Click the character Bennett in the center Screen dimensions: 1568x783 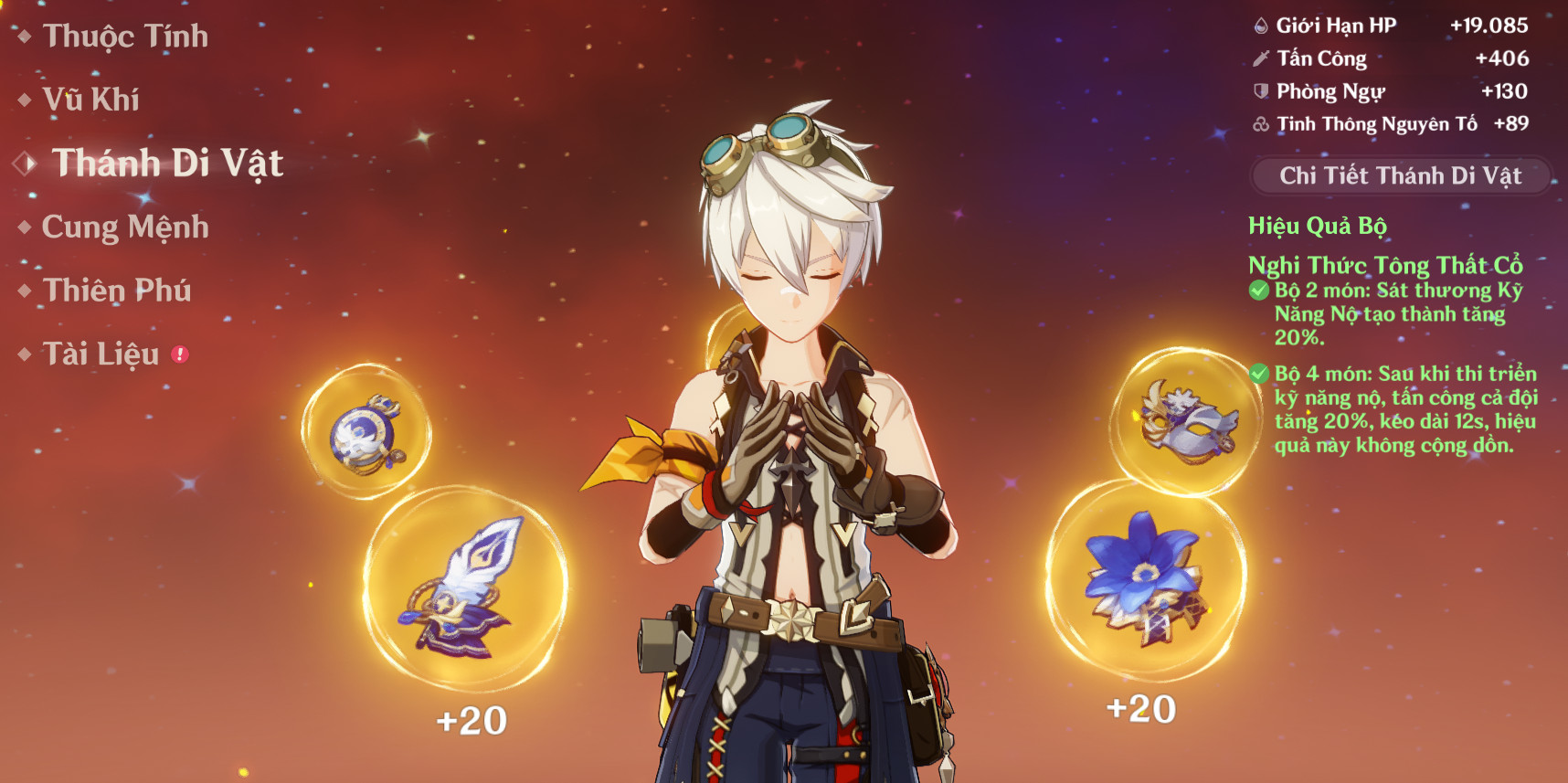[795, 411]
